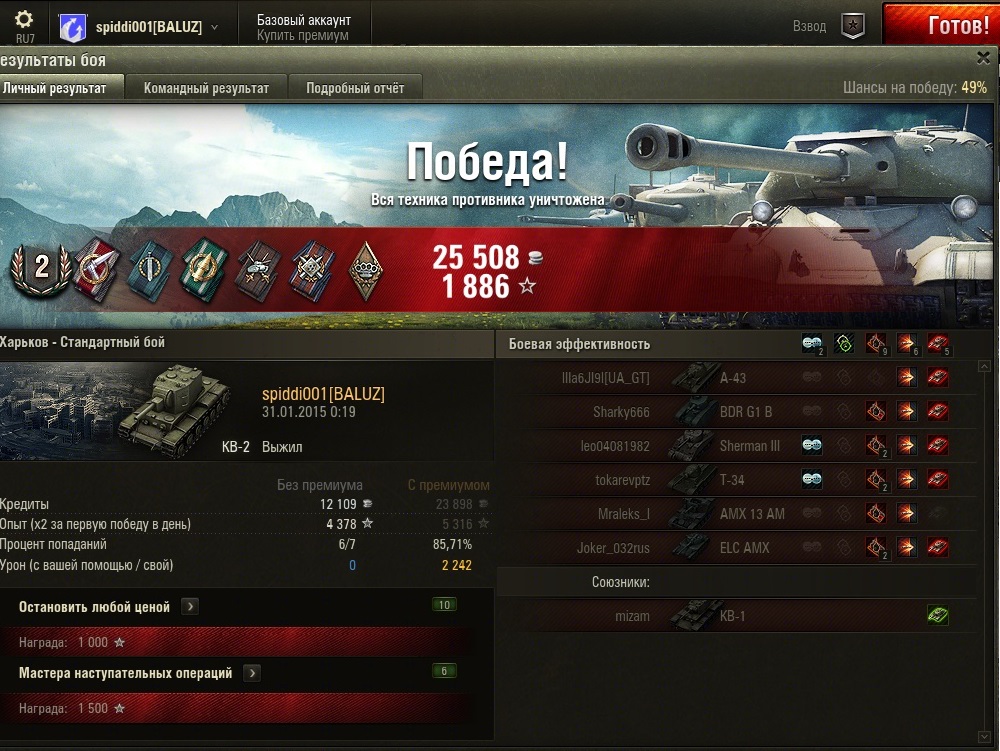
Task: Open the Подробный отчёт tab
Action: point(355,88)
